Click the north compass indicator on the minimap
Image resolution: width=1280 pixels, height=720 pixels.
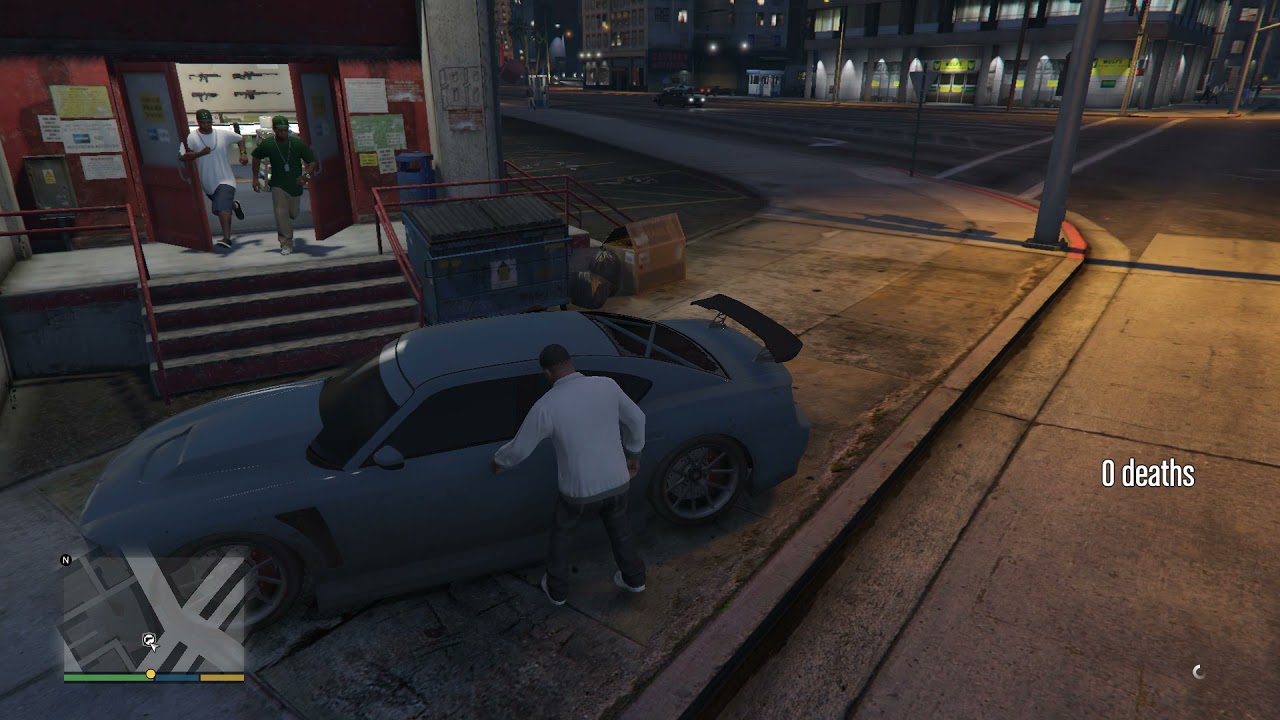(x=66, y=560)
